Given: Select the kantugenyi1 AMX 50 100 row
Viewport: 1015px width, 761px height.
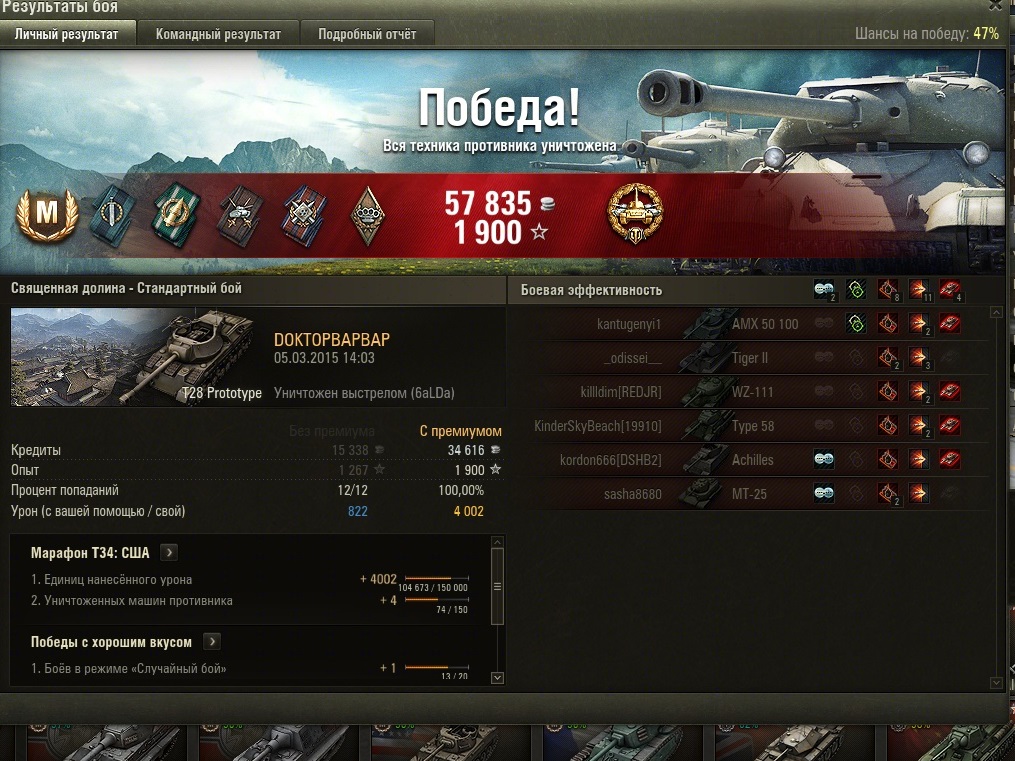Looking at the screenshot, I should click(x=760, y=324).
